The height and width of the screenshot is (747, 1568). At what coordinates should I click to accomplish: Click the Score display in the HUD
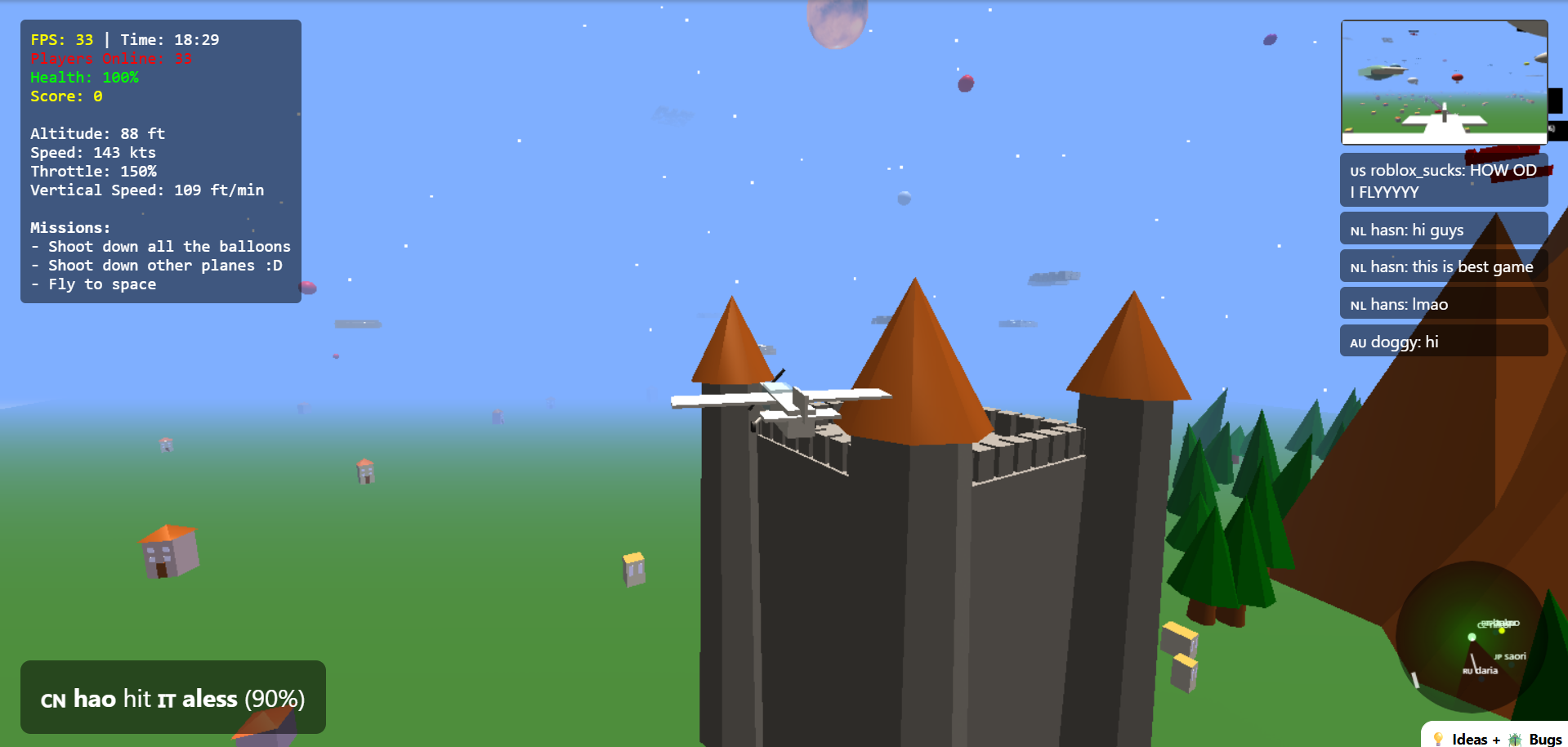[x=65, y=96]
